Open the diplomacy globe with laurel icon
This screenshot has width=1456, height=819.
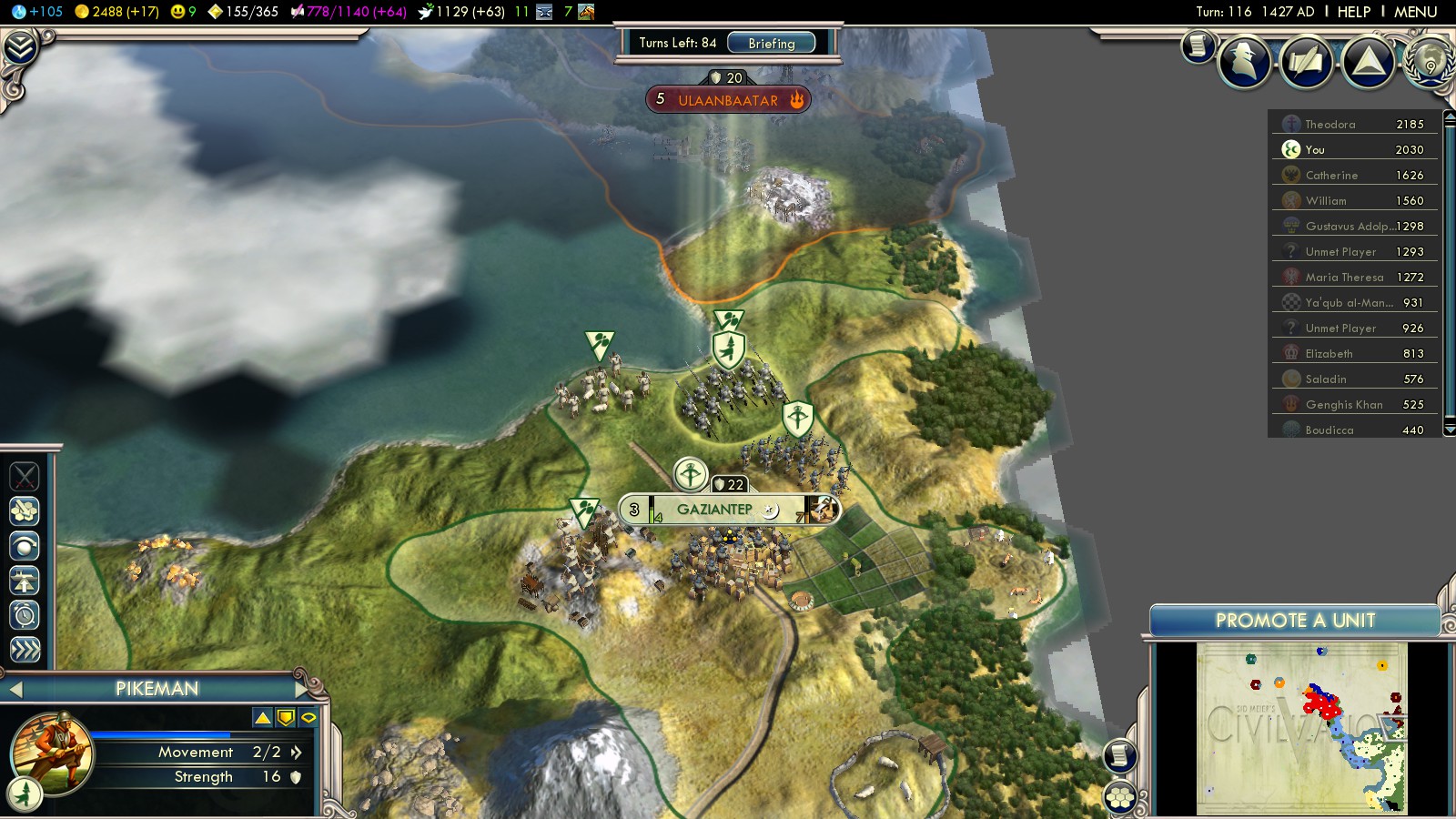[x=1431, y=62]
